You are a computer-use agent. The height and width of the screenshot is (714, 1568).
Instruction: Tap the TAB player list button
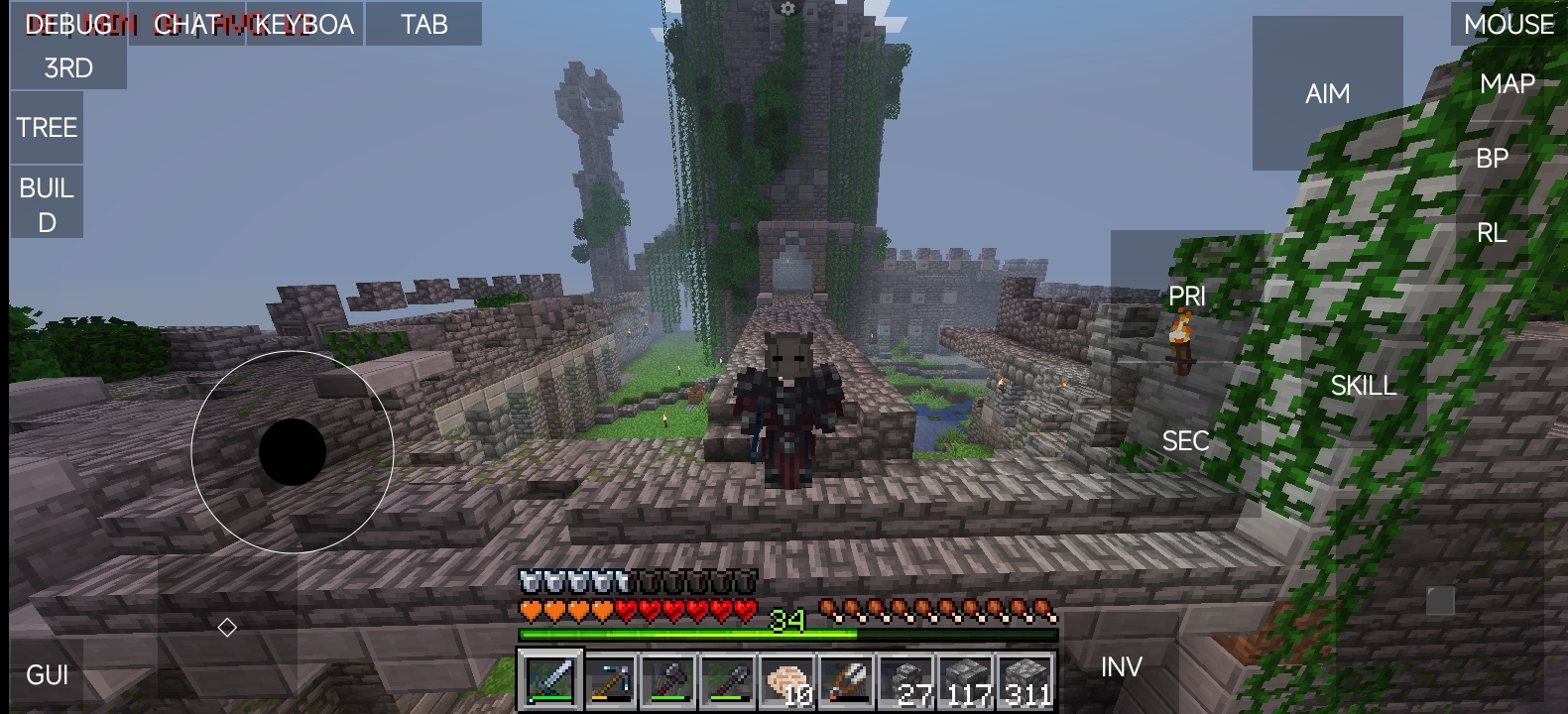pos(423,24)
